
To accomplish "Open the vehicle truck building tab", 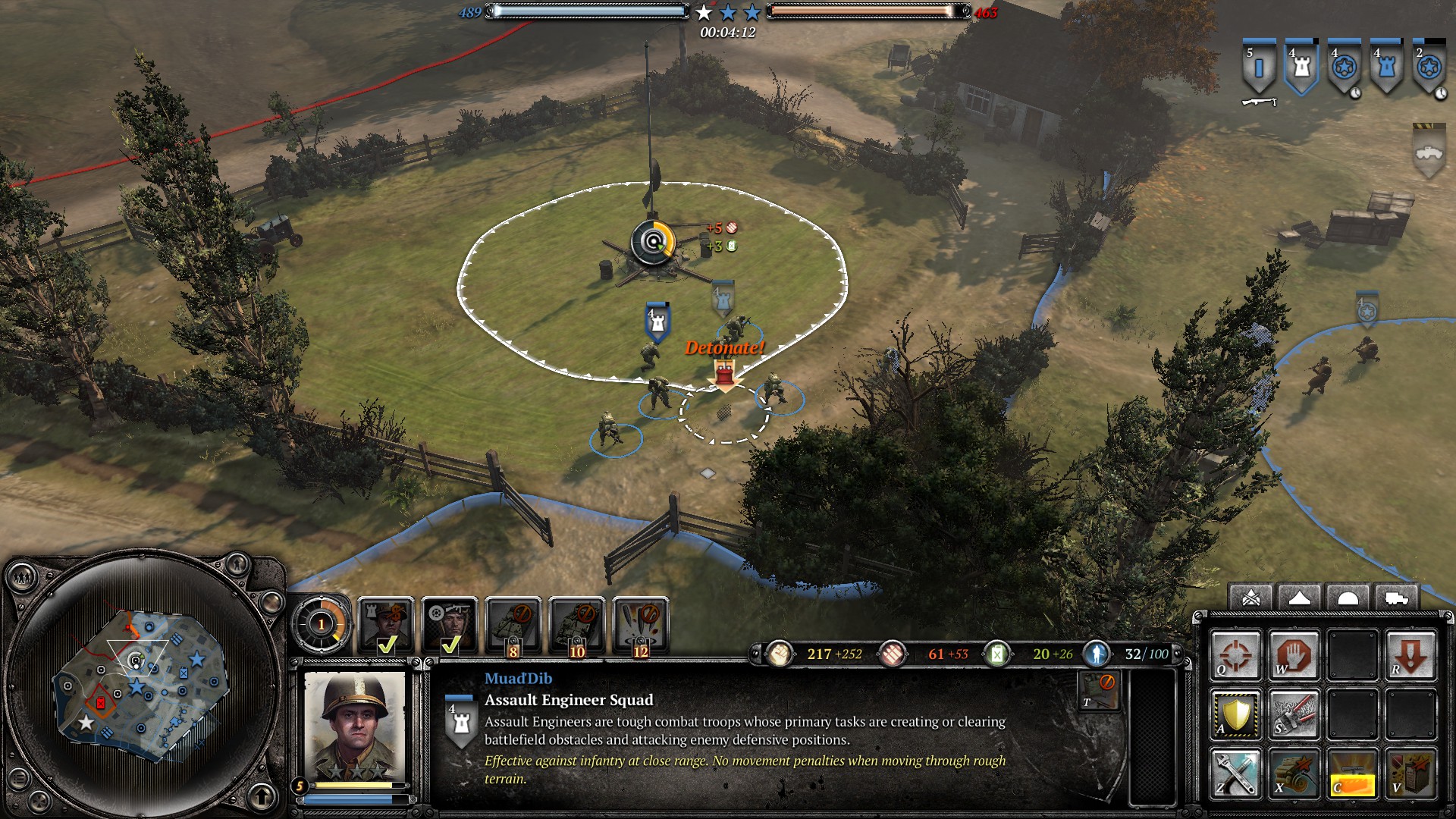I will coord(1396,599).
